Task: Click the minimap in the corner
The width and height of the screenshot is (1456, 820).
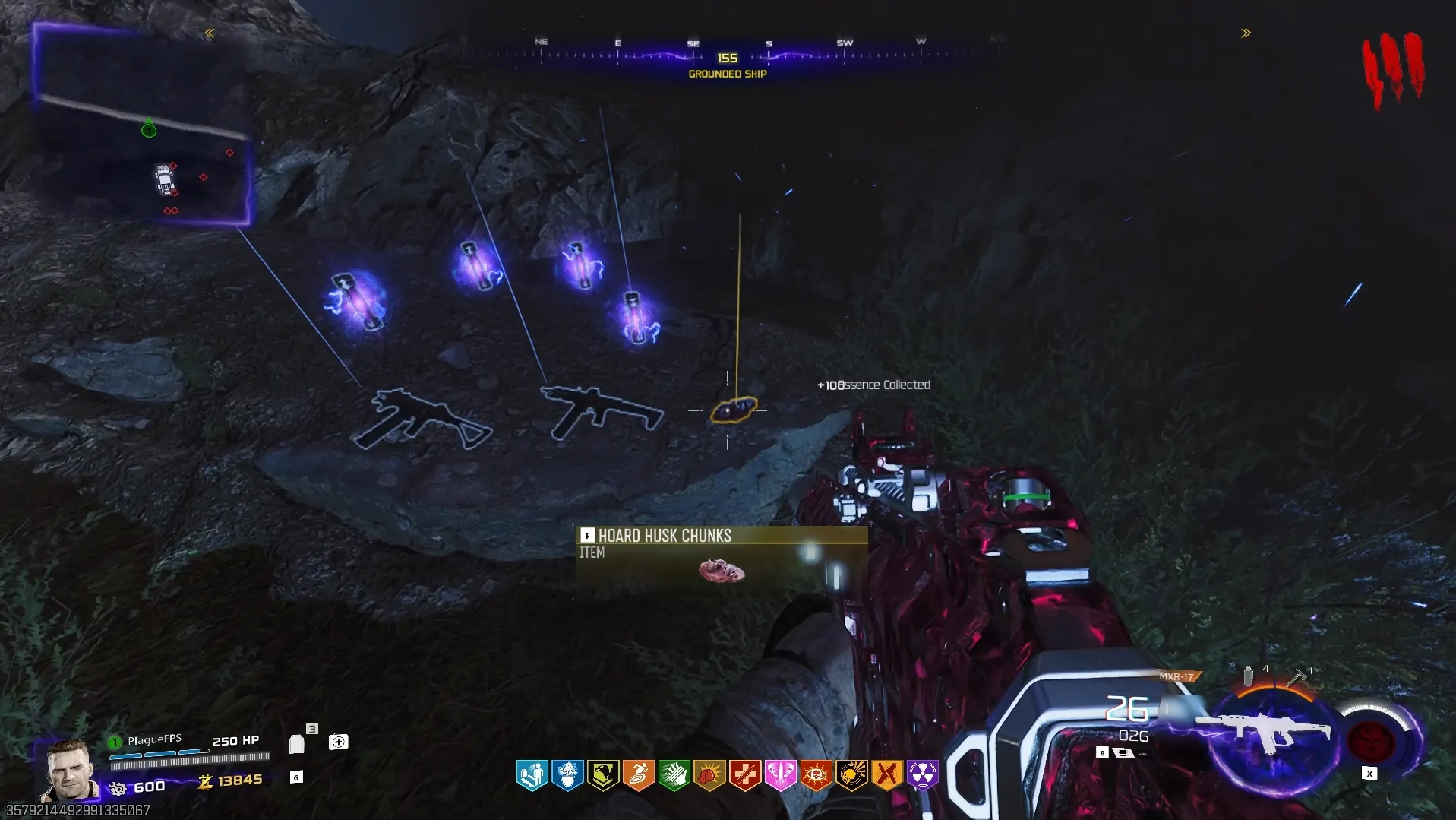Action: (x=142, y=125)
